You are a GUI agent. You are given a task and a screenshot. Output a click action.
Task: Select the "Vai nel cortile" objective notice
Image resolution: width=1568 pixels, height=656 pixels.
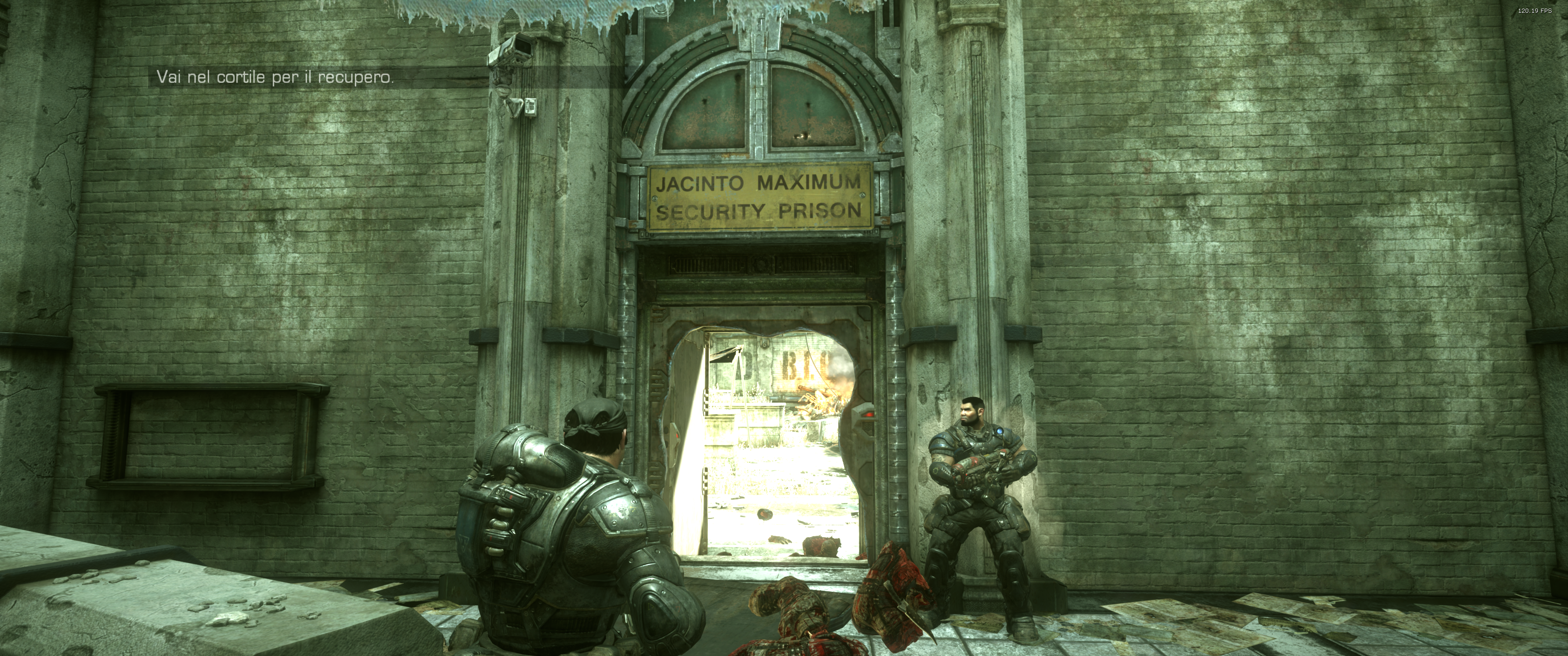coord(275,77)
